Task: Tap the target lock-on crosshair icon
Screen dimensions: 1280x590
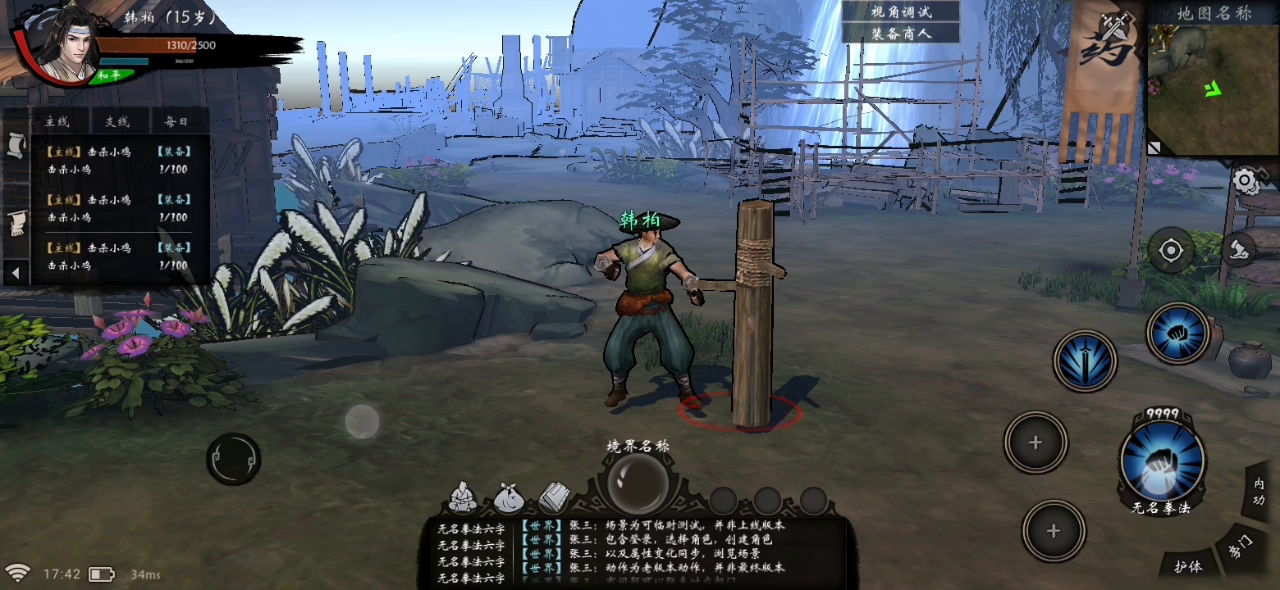Action: (1171, 250)
